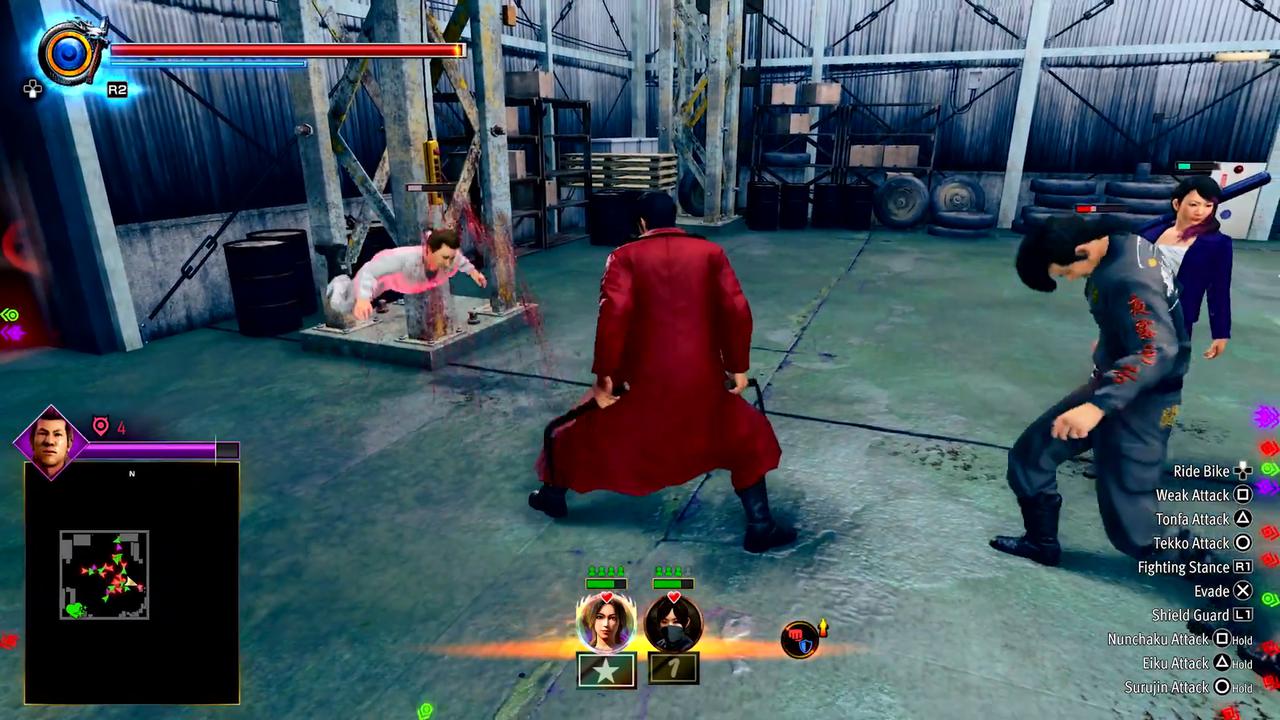Click the X icon beside Evade
This screenshot has height=720, width=1280.
coord(1242,591)
